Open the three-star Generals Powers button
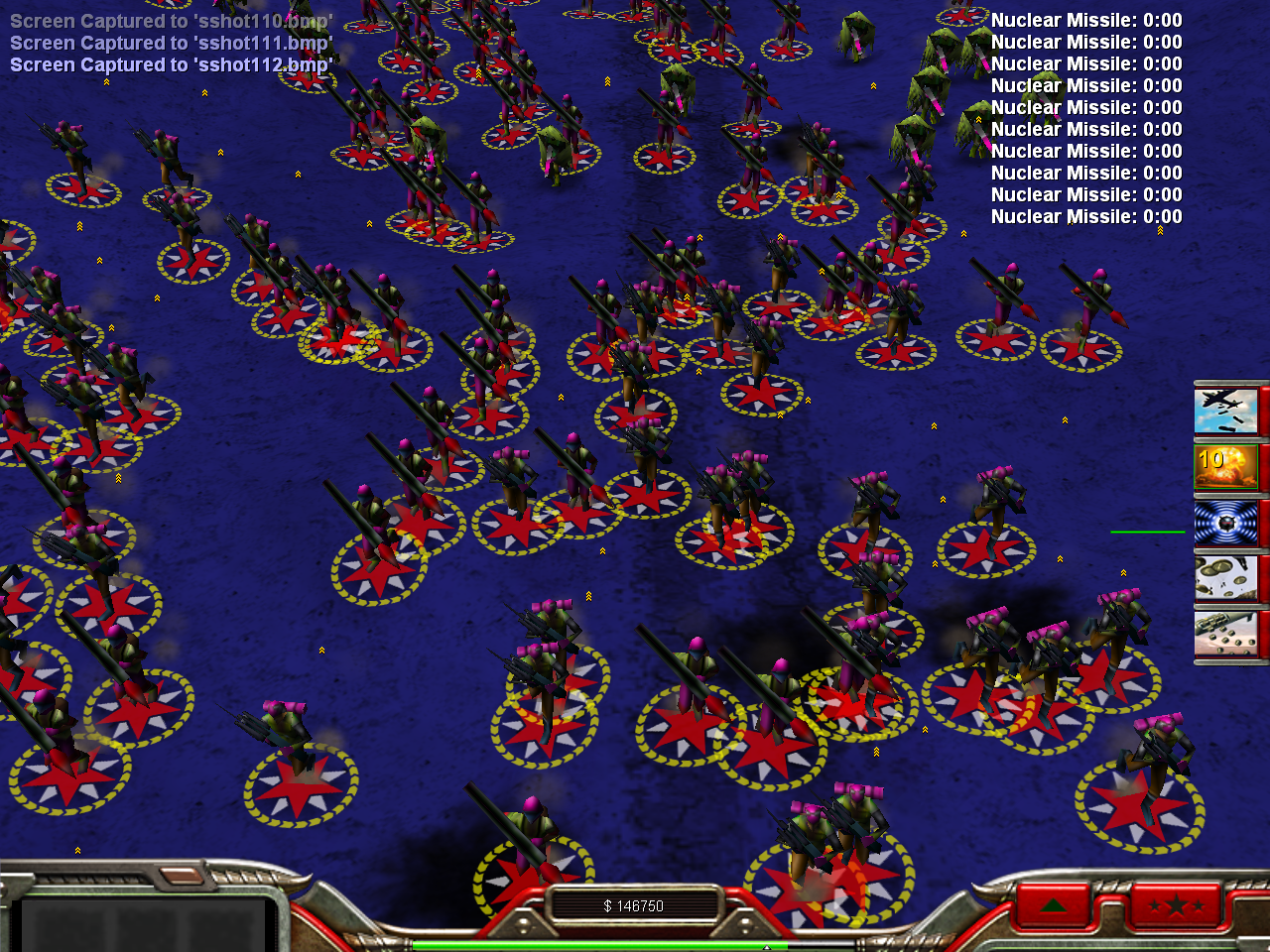Image resolution: width=1270 pixels, height=952 pixels. tap(1175, 905)
